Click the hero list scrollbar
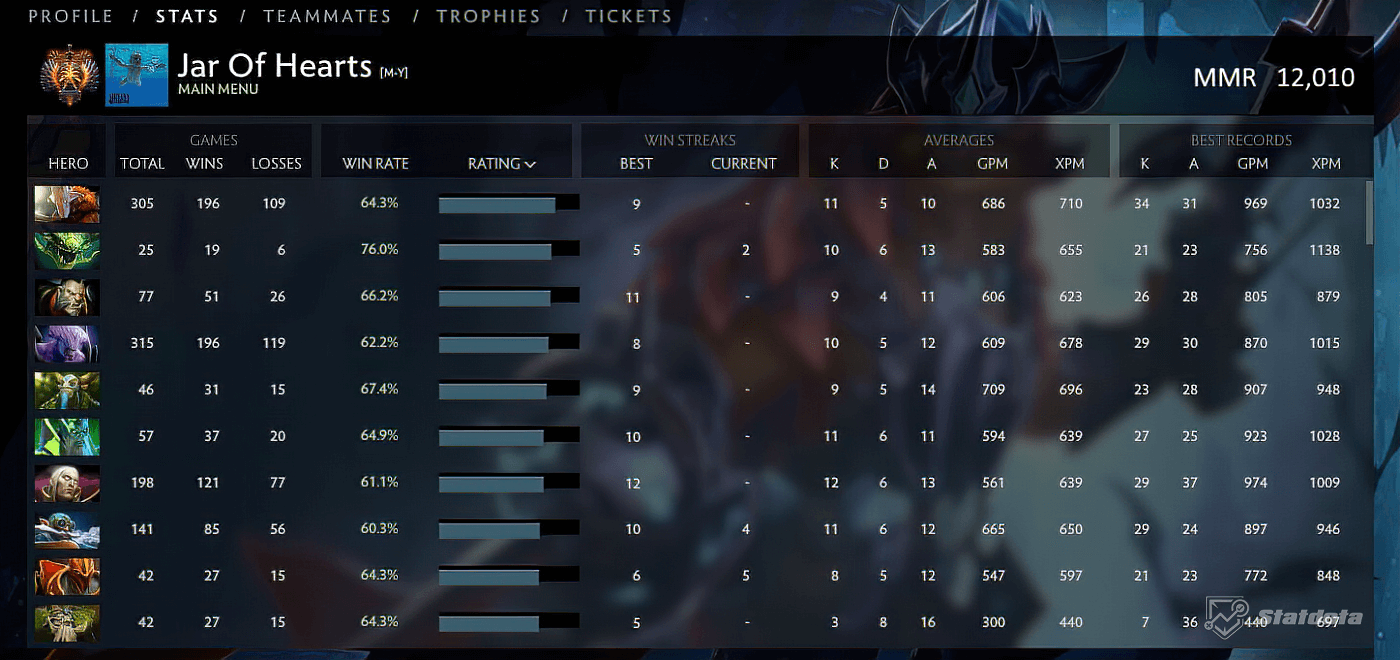This screenshot has width=1400, height=660. (1370, 212)
